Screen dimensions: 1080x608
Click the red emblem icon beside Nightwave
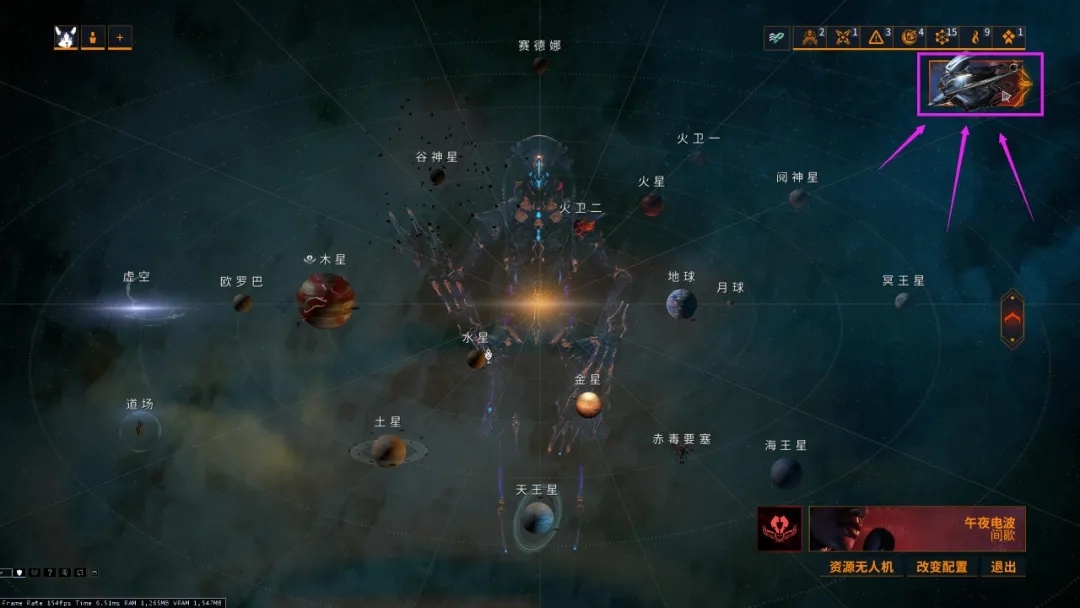click(780, 528)
